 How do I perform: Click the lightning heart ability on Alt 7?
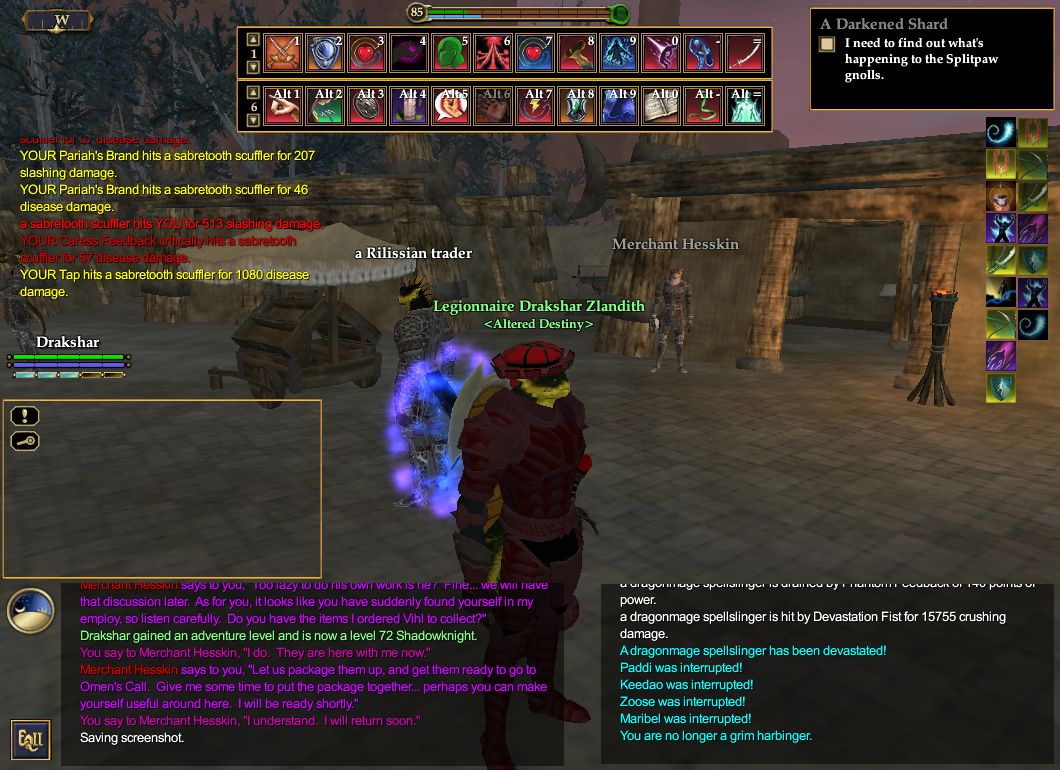click(535, 105)
